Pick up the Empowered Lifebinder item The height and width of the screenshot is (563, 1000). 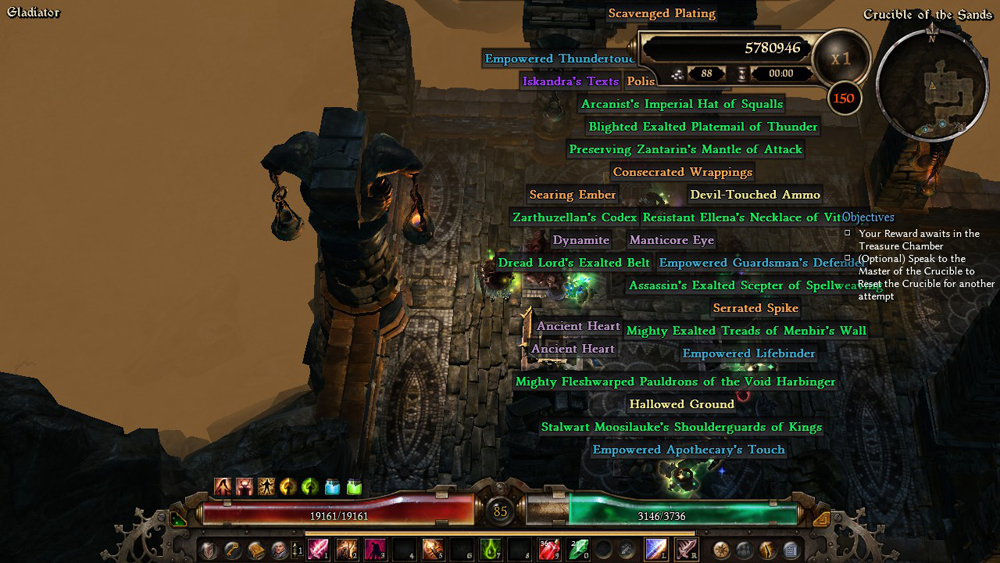749,354
